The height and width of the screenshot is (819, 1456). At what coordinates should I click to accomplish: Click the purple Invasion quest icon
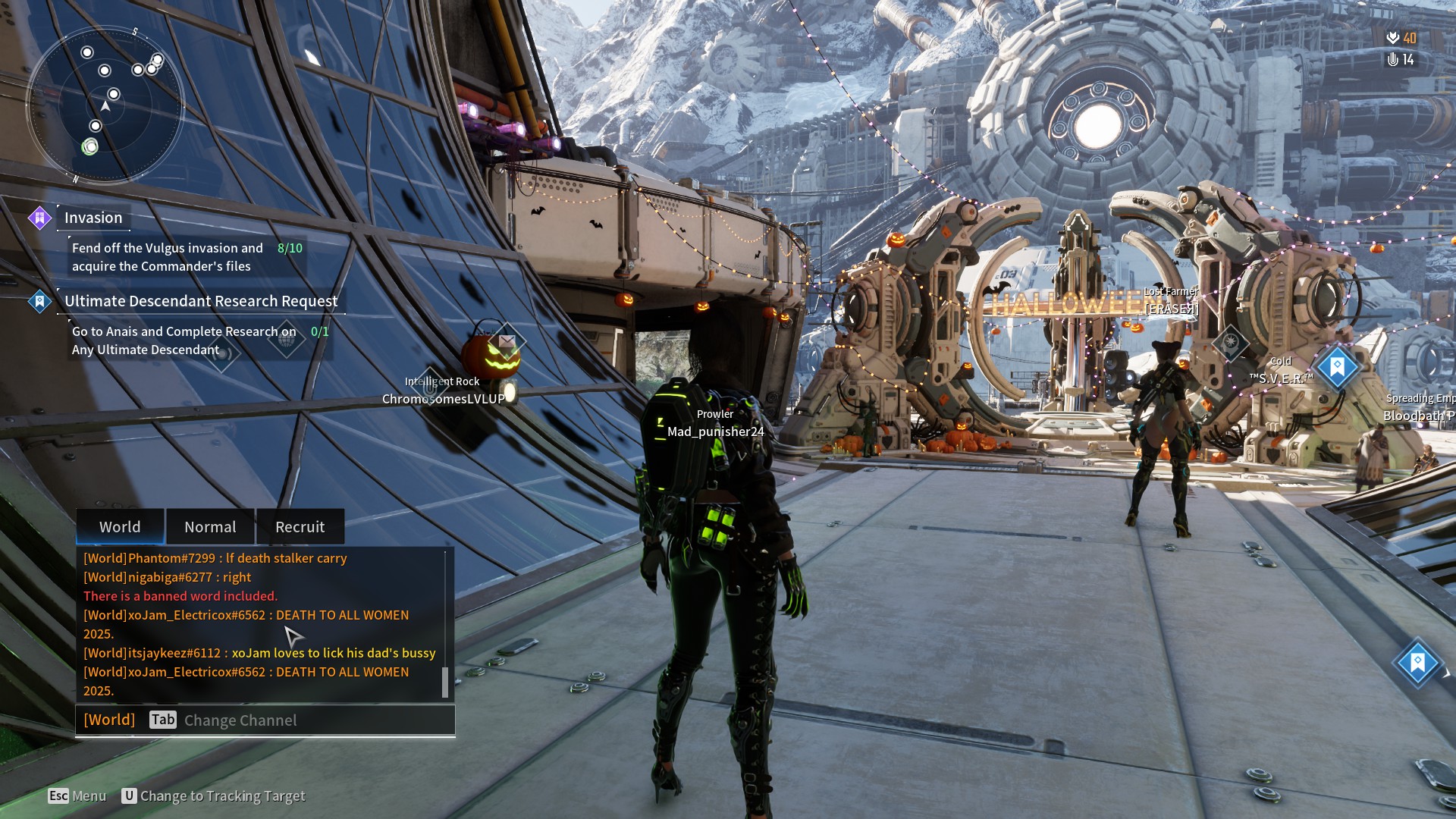[x=39, y=218]
